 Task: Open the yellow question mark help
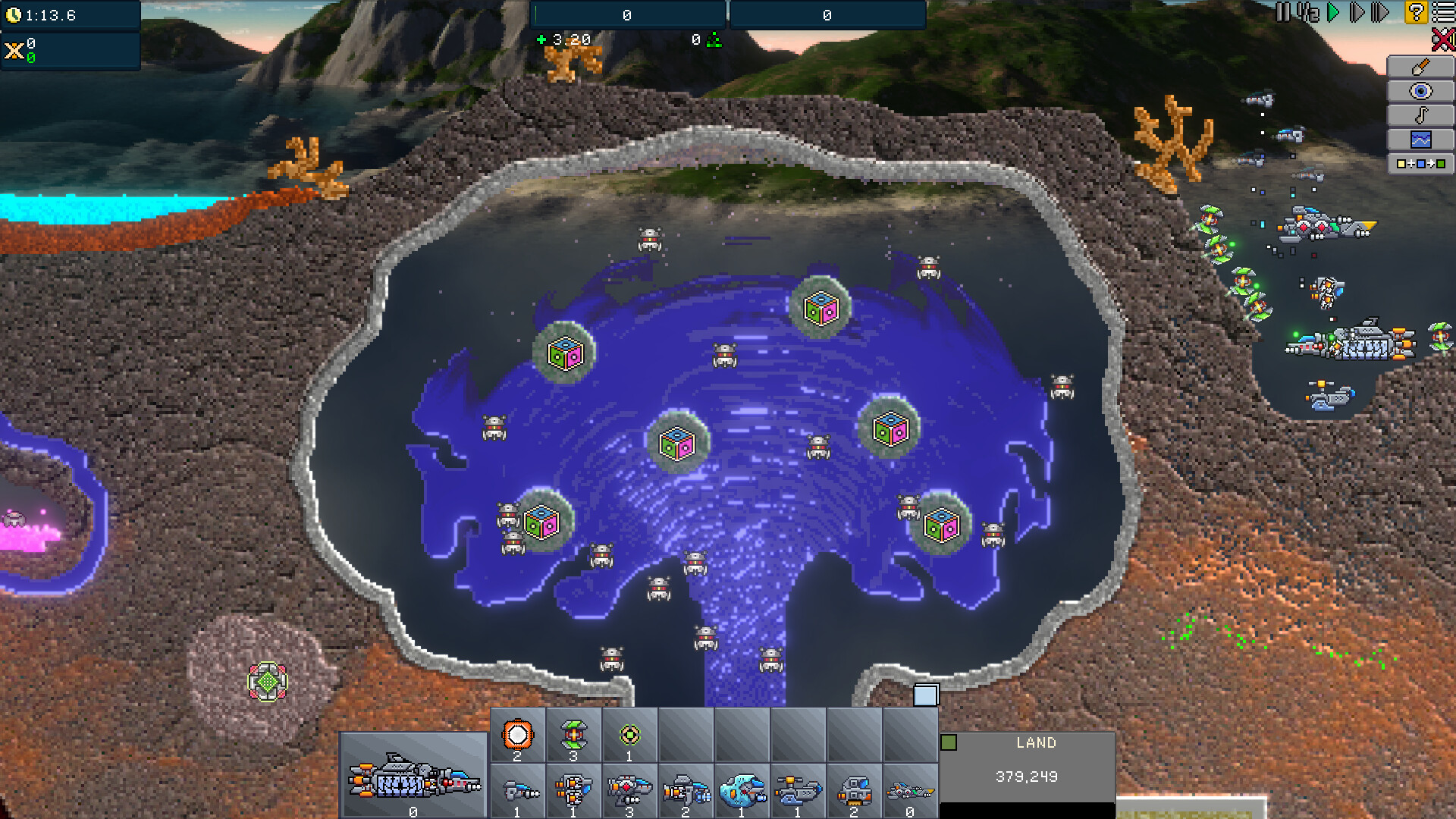coord(1416,12)
